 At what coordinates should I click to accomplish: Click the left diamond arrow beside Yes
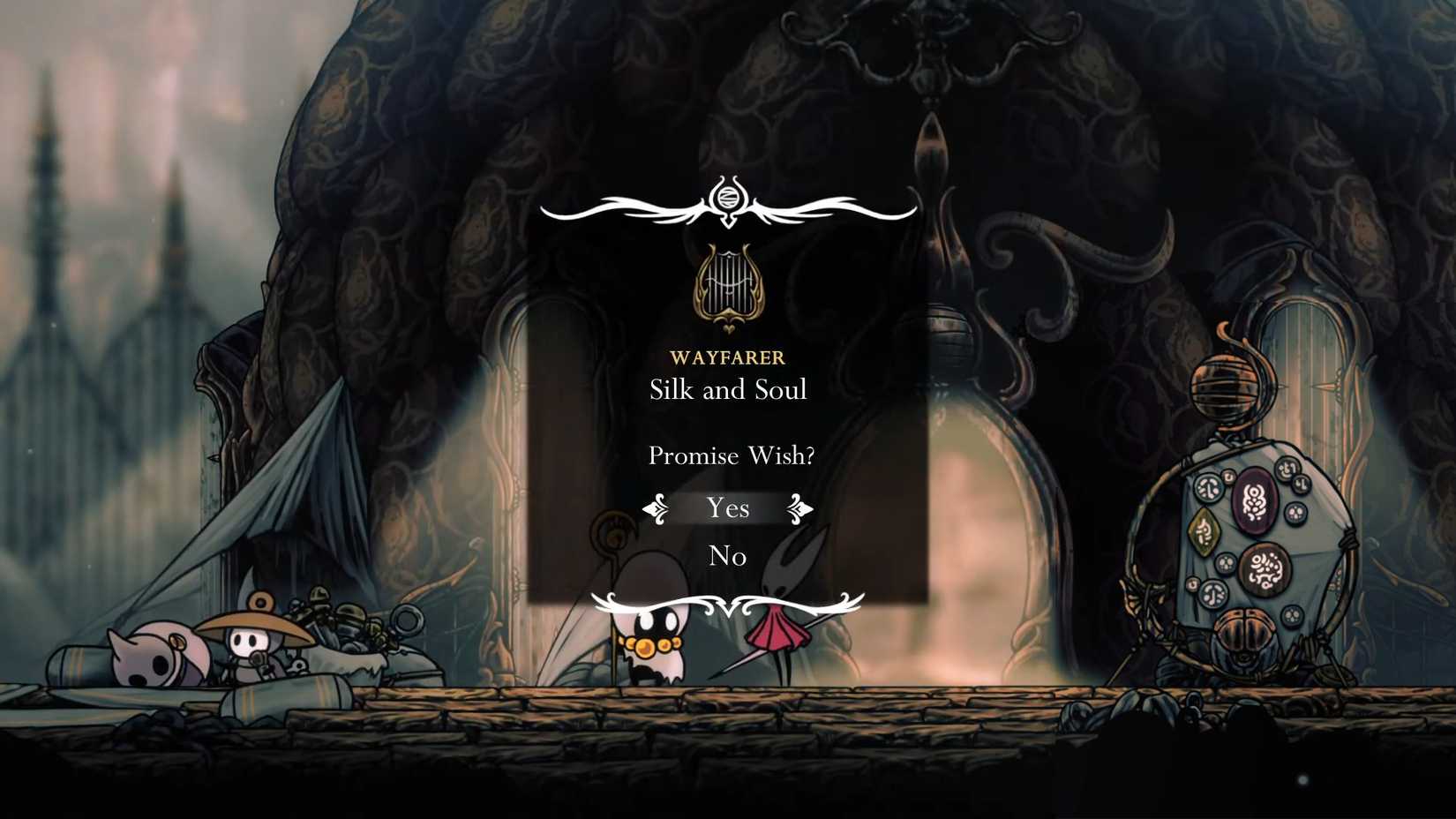pyautogui.click(x=654, y=508)
